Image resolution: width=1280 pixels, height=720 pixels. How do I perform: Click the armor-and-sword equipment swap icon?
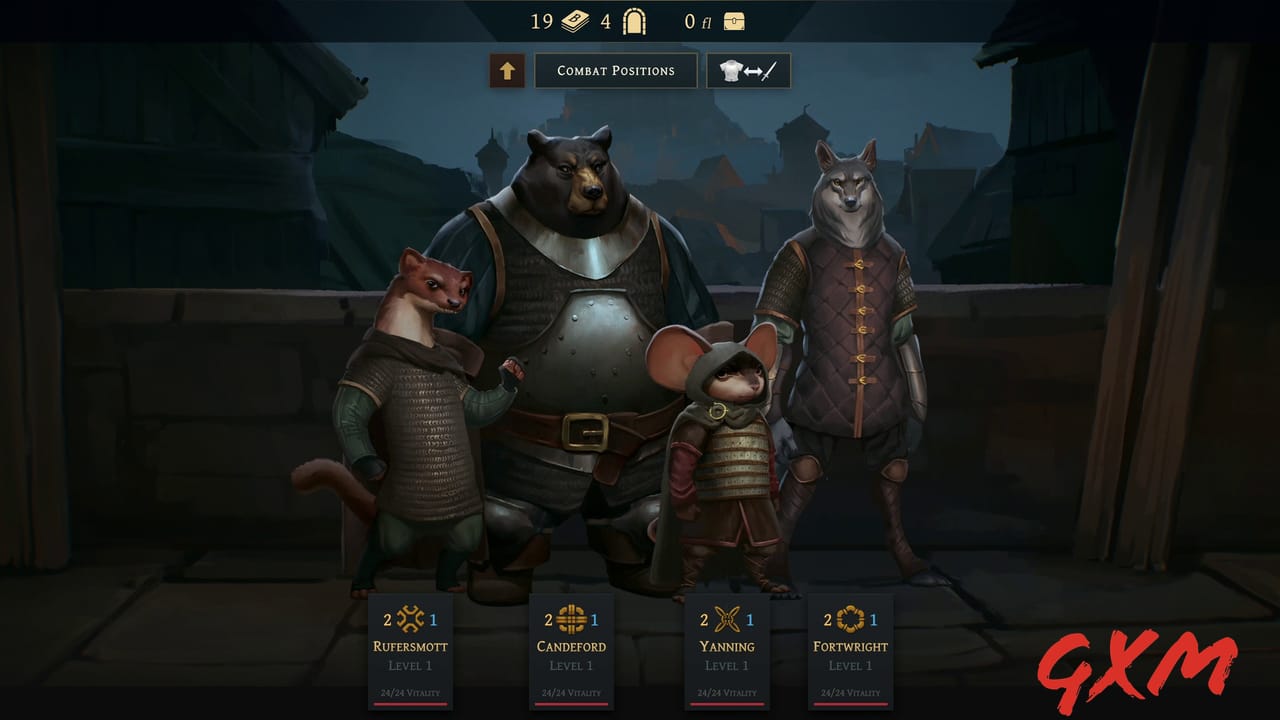pyautogui.click(x=748, y=70)
